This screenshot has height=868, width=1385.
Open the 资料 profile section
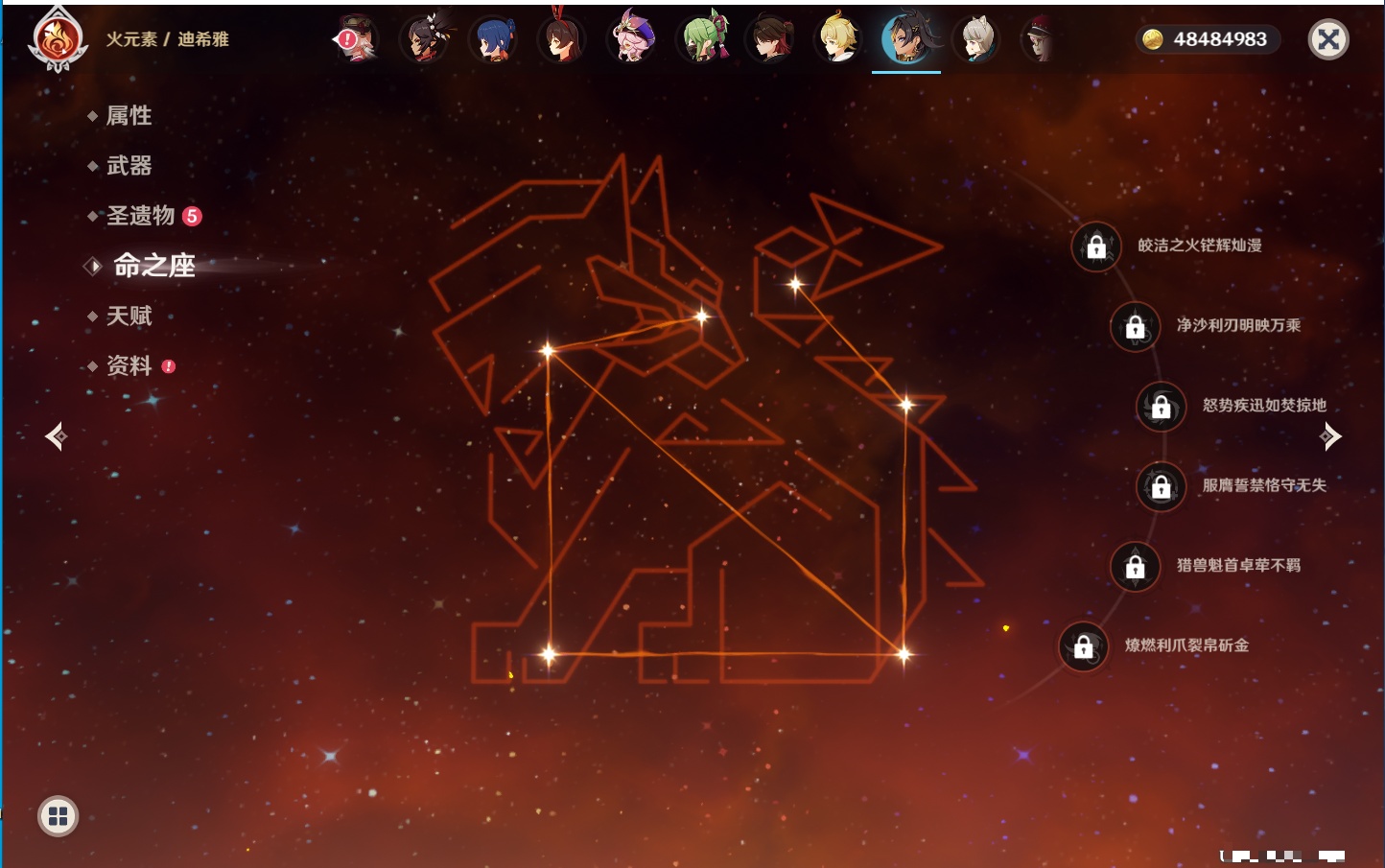pyautogui.click(x=129, y=365)
